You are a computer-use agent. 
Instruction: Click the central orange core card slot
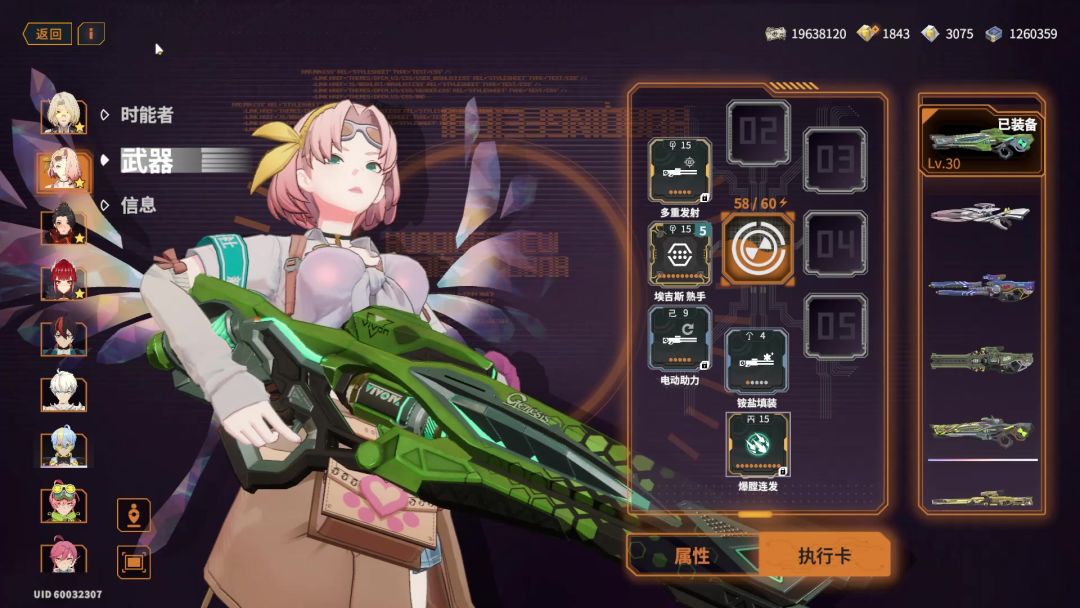point(757,248)
